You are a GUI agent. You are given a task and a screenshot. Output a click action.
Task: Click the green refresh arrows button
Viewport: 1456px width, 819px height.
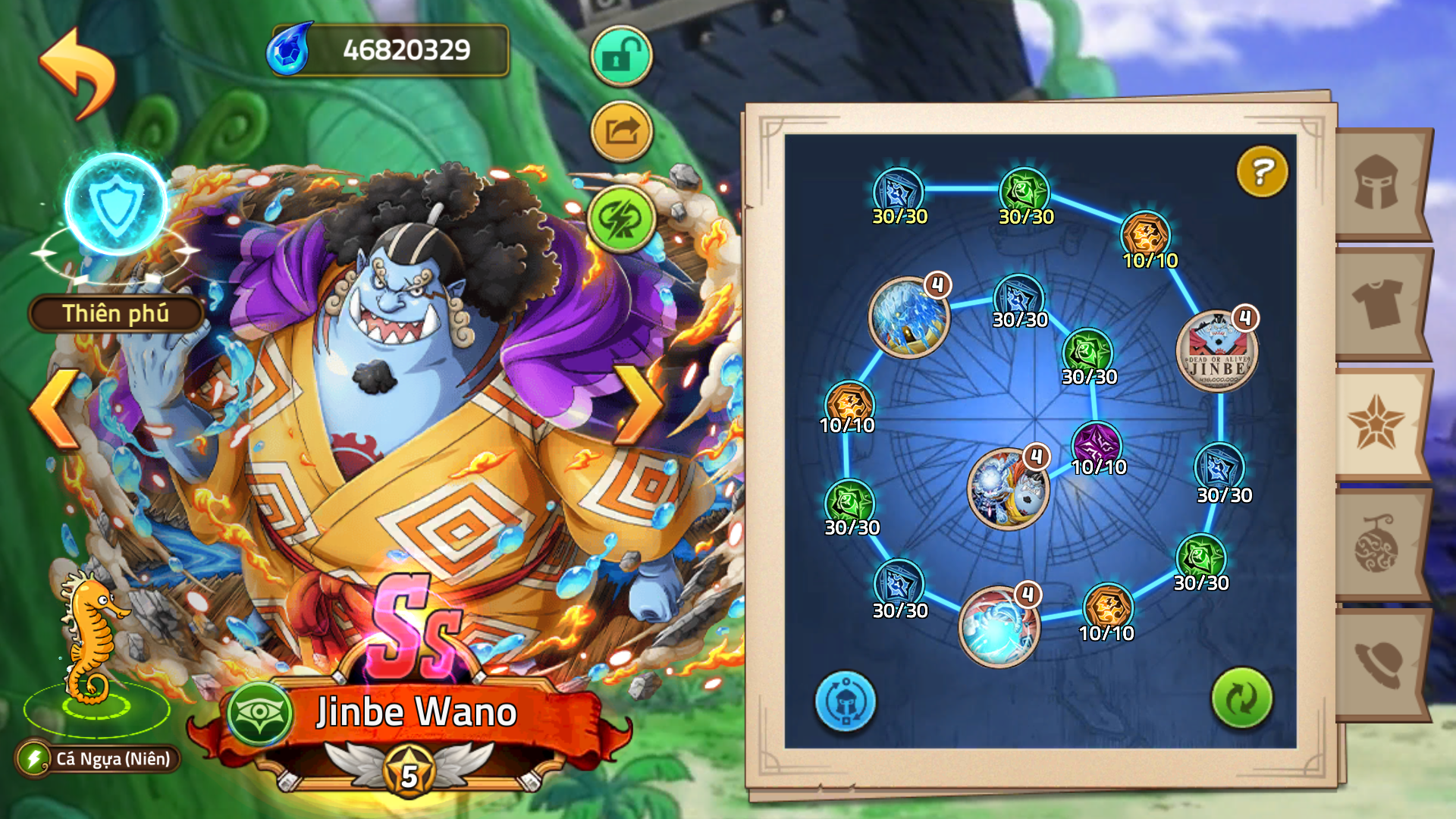(1241, 698)
